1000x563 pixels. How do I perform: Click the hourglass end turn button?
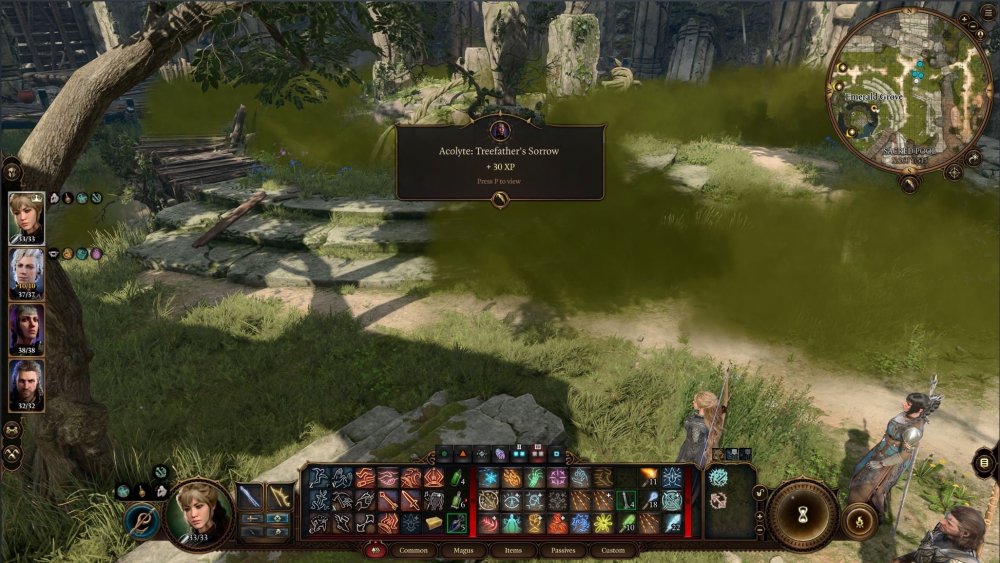click(x=805, y=514)
